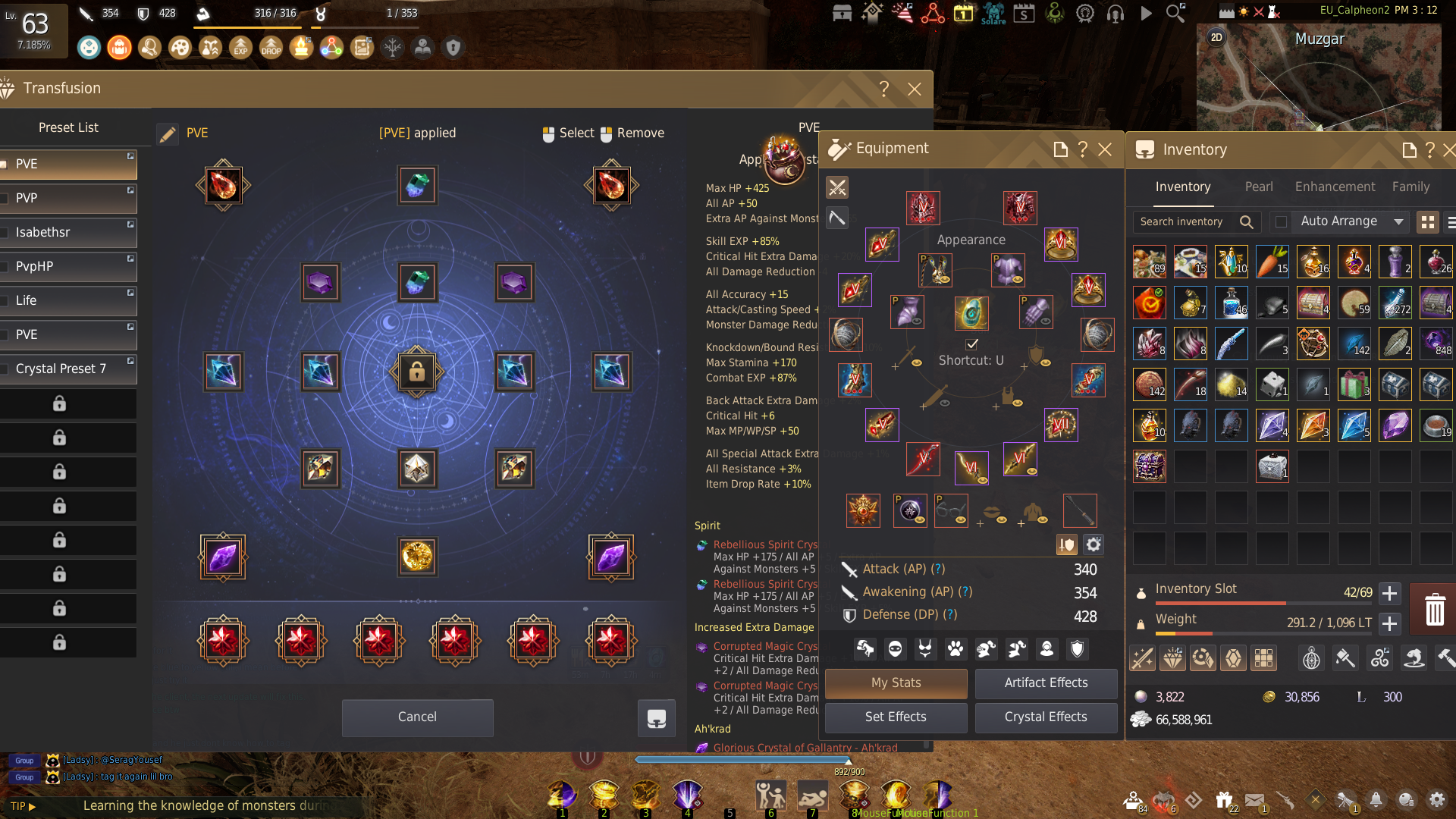Cancel the Transfusion changes
The width and height of the screenshot is (1456, 819).
pyautogui.click(x=417, y=717)
